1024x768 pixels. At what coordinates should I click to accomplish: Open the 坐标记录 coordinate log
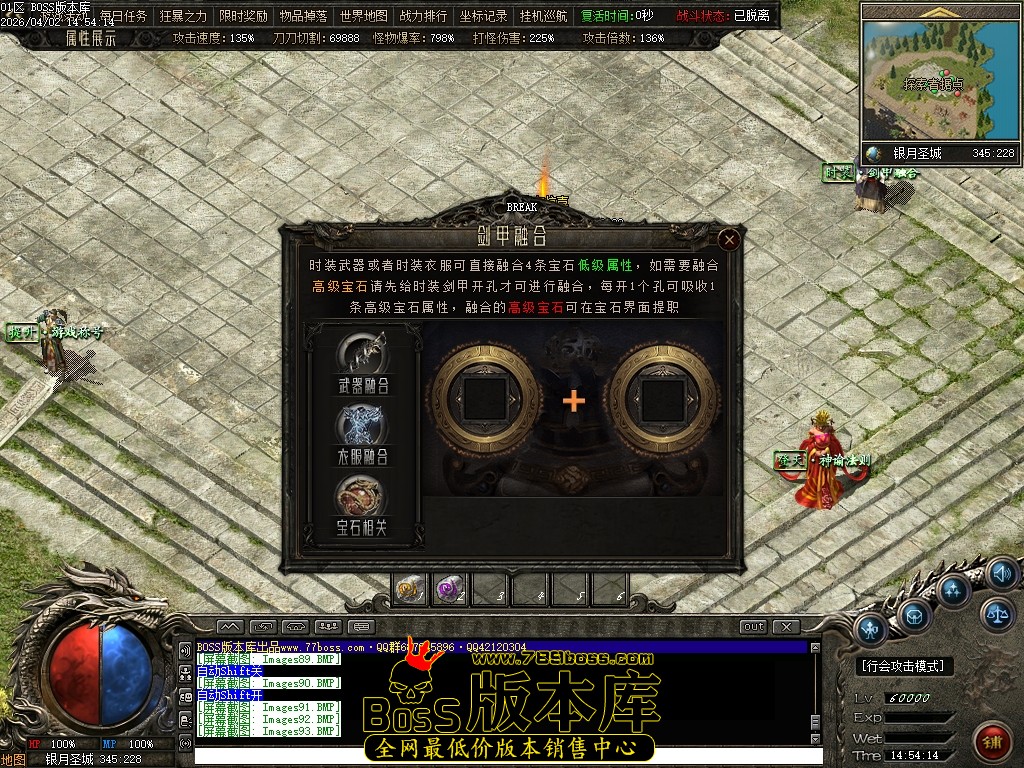coord(484,16)
